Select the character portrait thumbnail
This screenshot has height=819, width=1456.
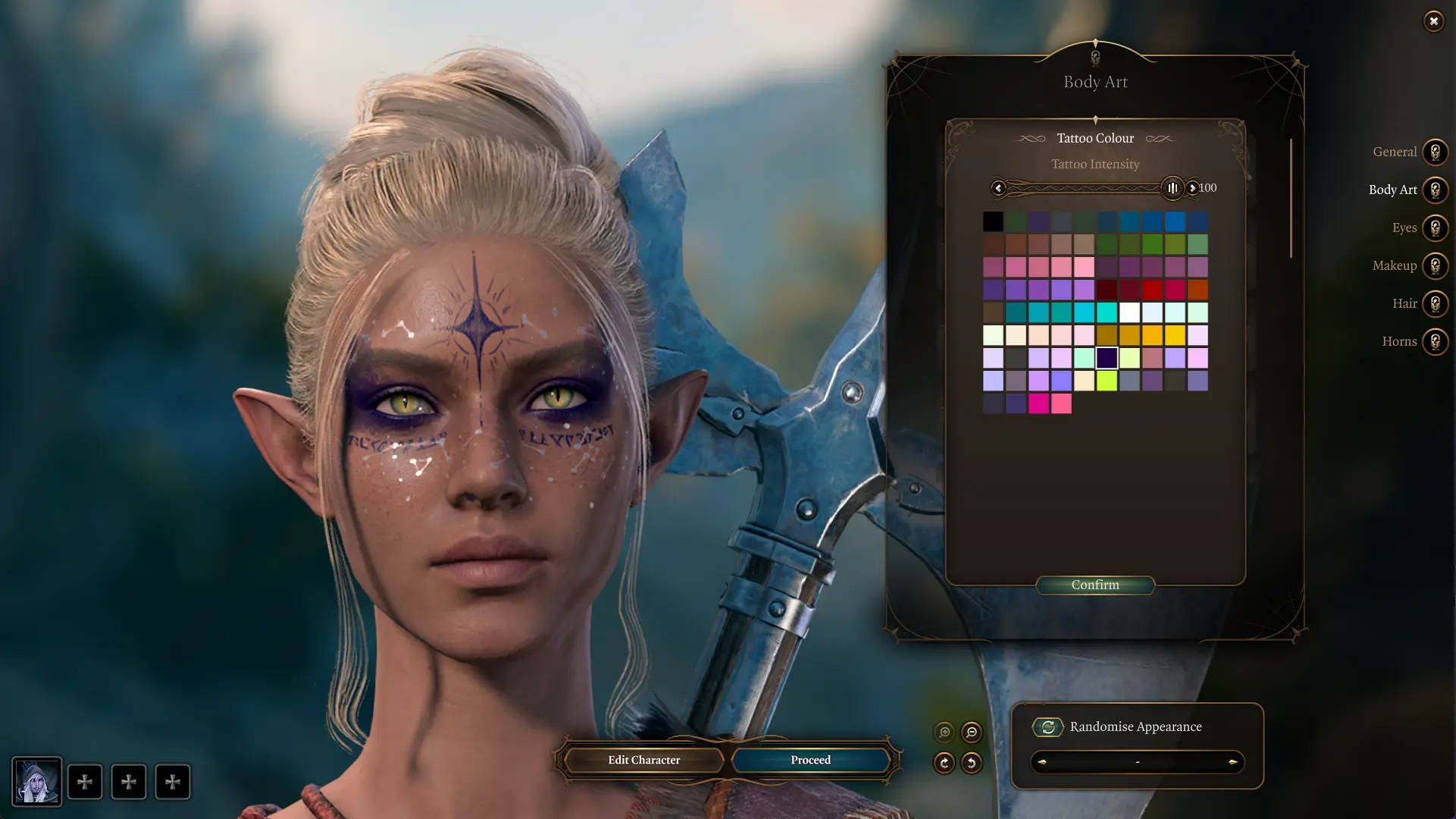(x=36, y=782)
